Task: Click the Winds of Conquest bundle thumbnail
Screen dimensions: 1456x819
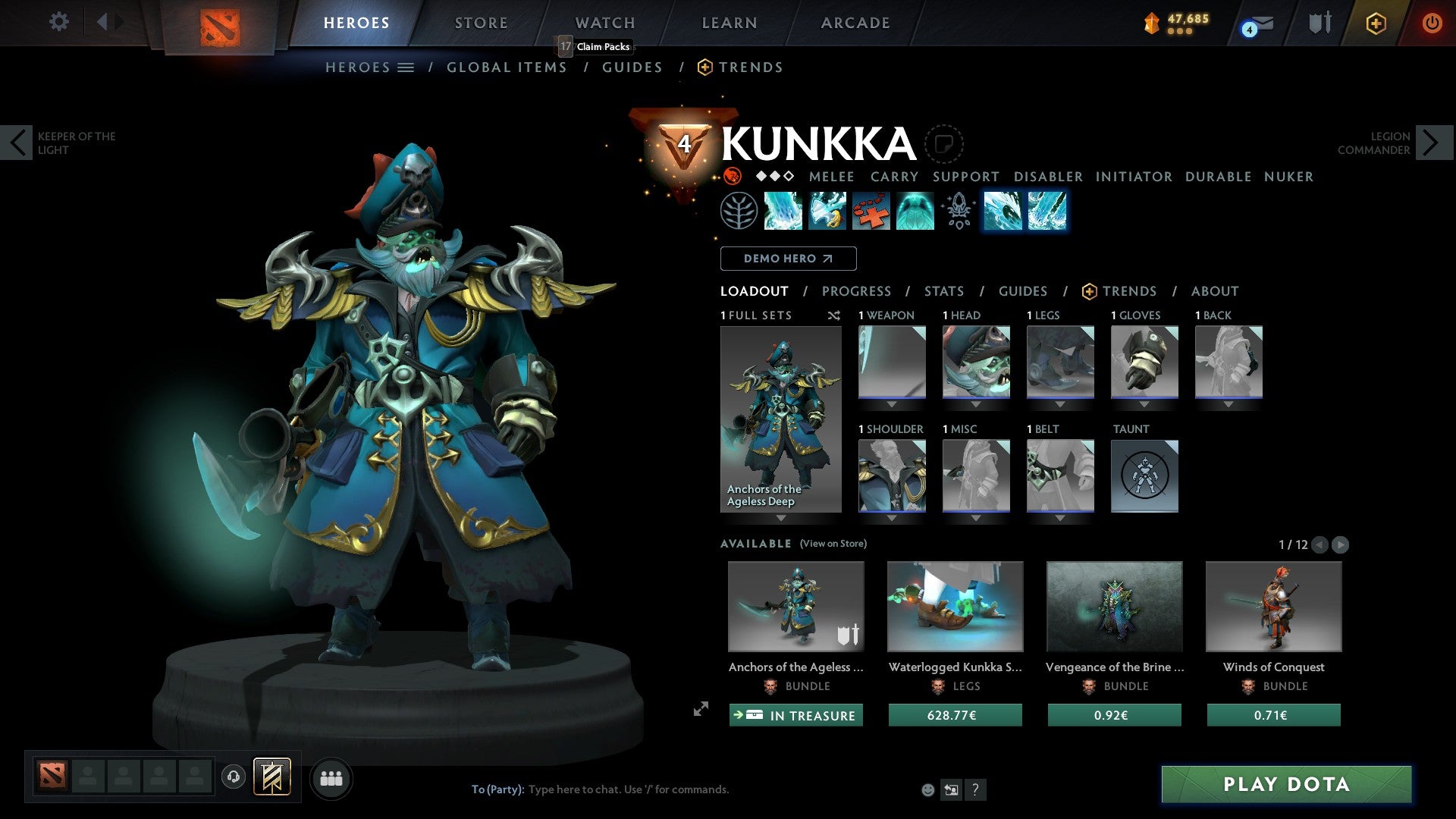Action: click(x=1273, y=606)
